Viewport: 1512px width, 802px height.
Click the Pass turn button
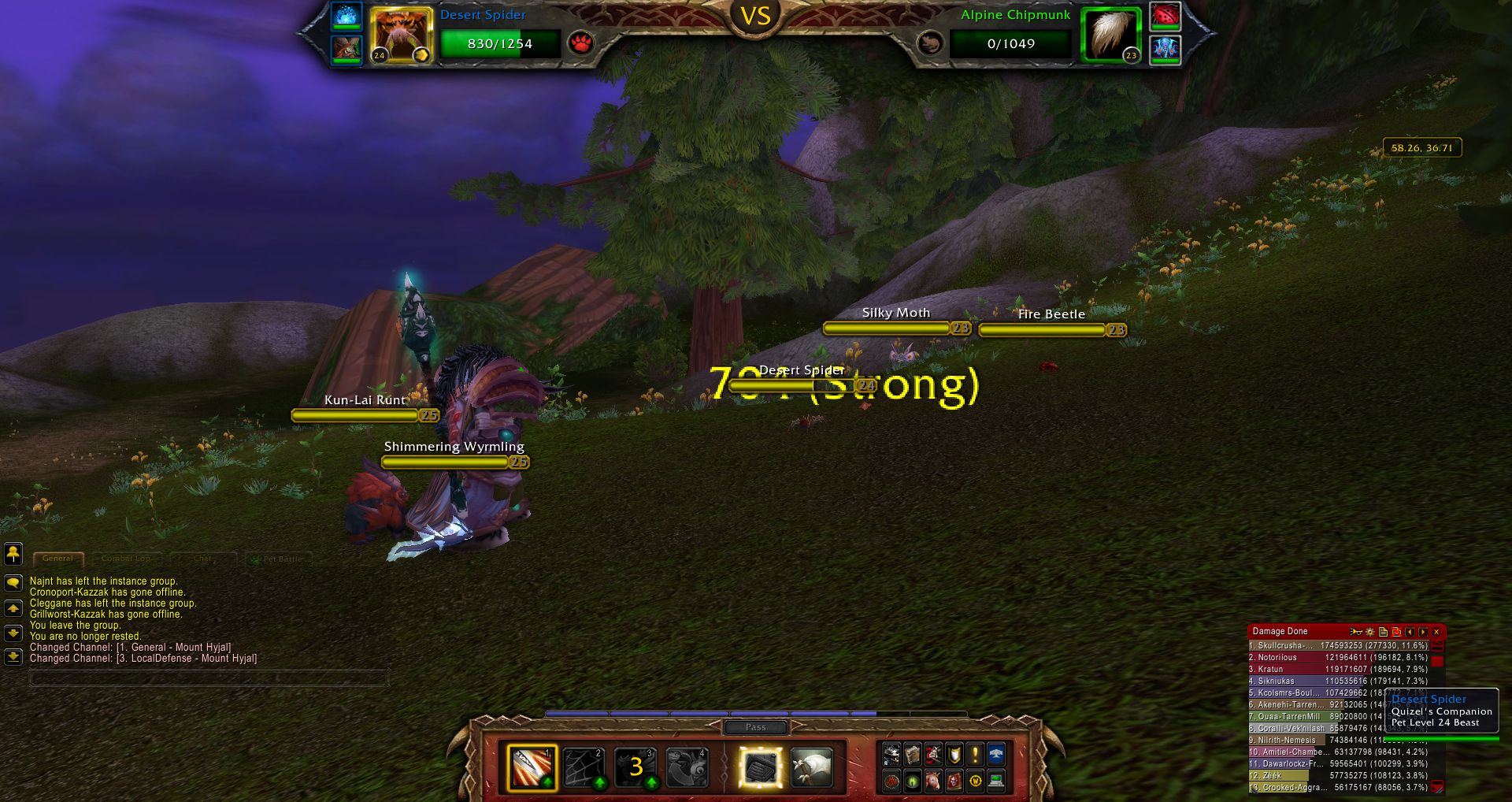754,727
